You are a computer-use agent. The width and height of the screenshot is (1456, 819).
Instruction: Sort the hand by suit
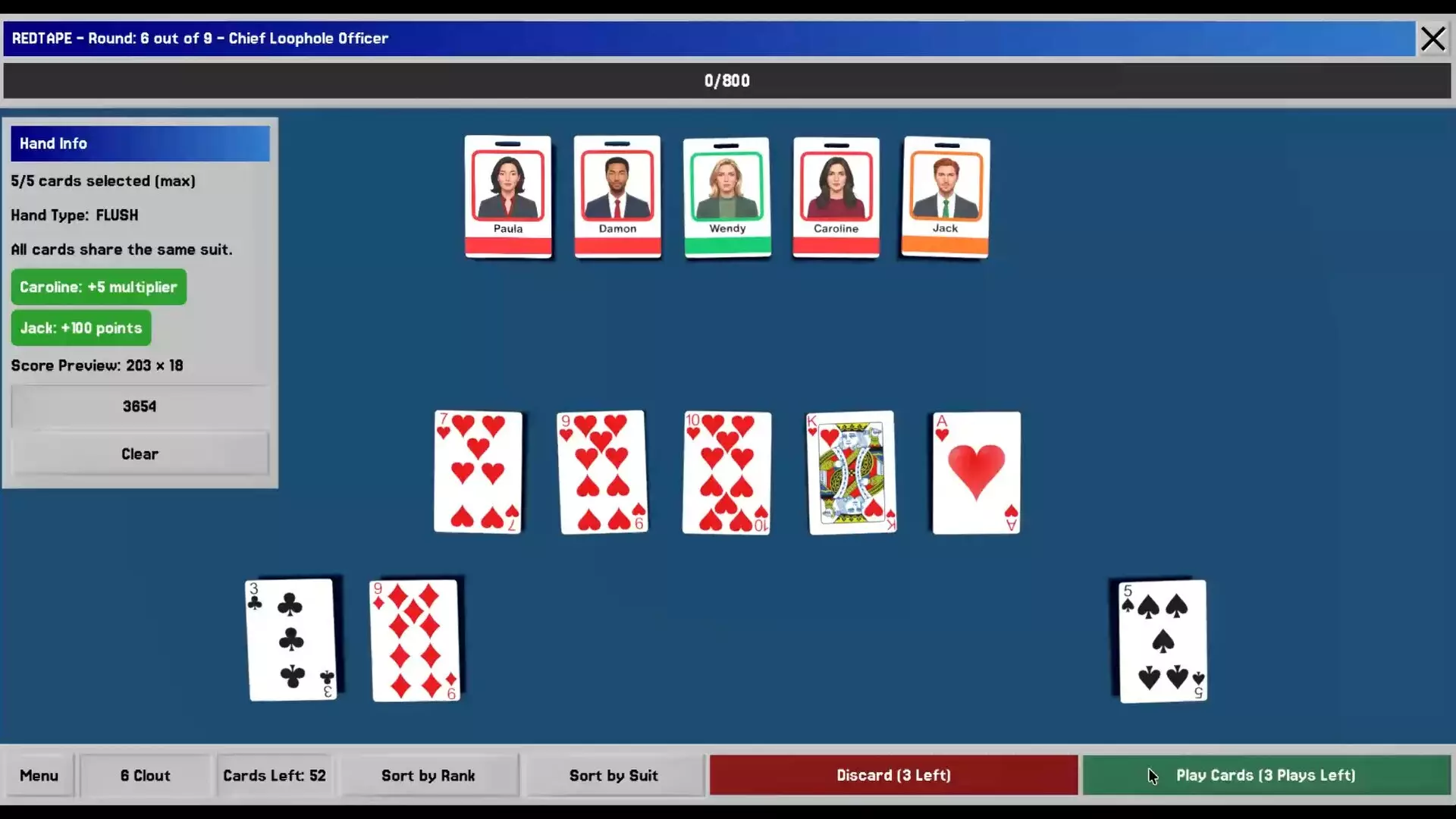(x=613, y=775)
